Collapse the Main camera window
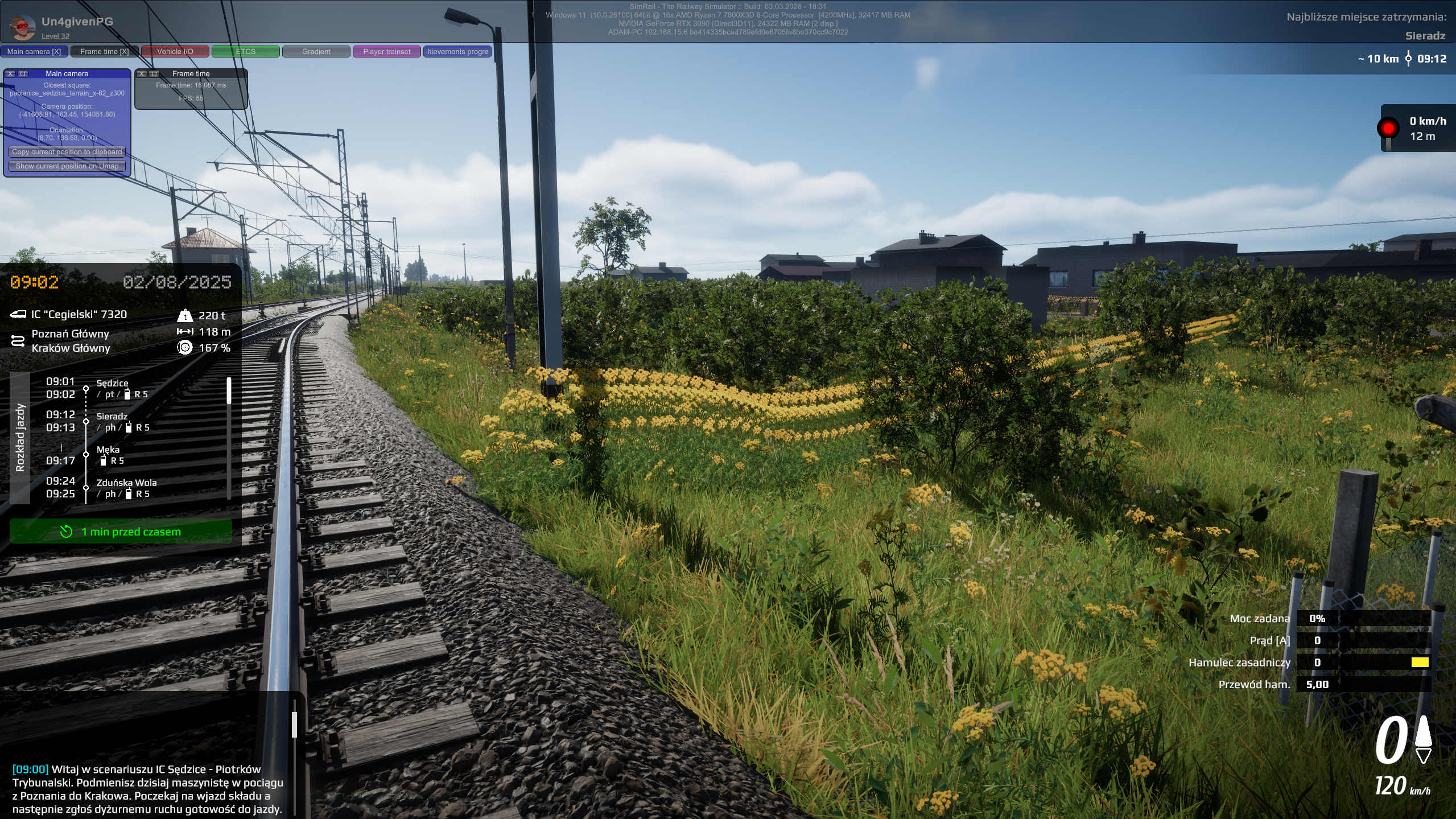The width and height of the screenshot is (1456, 819). coord(23,74)
